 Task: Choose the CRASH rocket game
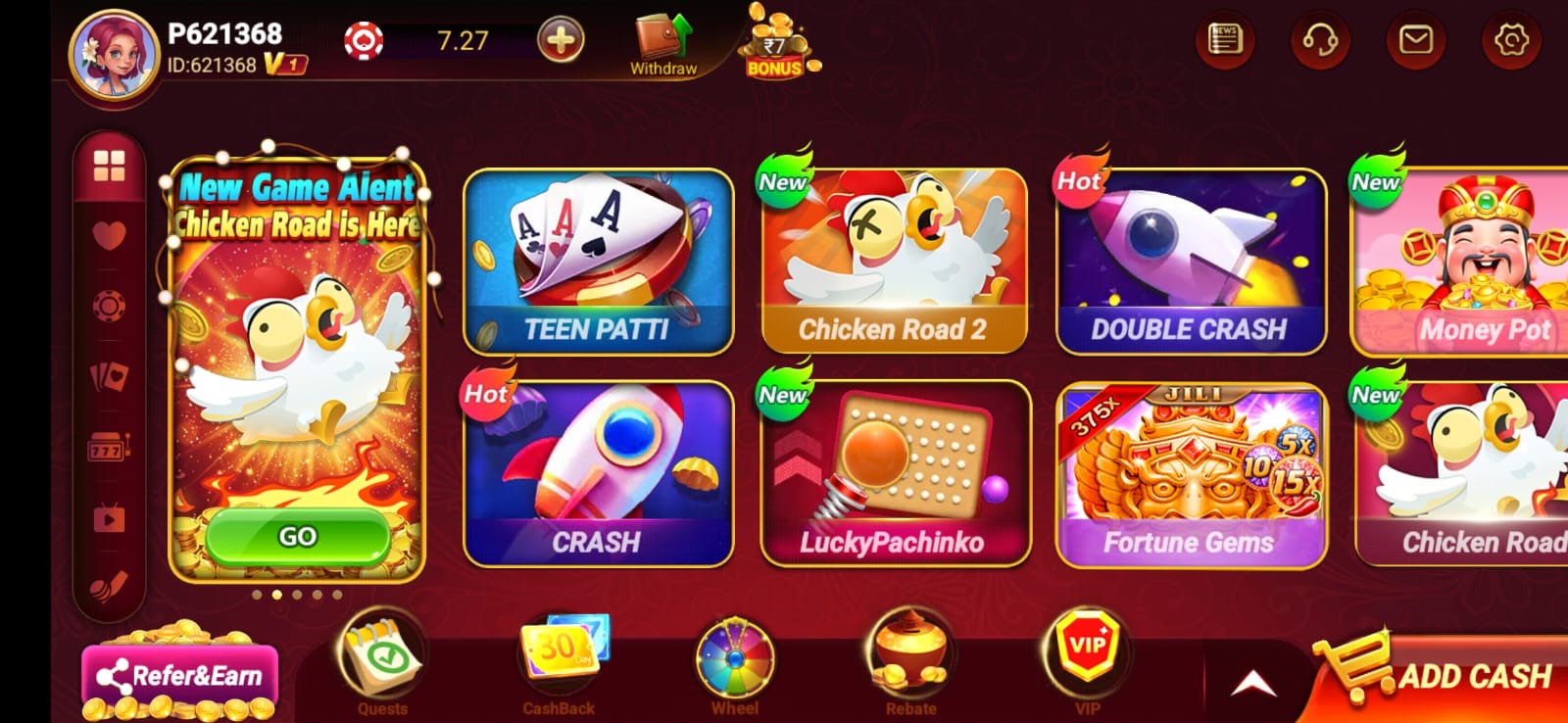tap(598, 474)
